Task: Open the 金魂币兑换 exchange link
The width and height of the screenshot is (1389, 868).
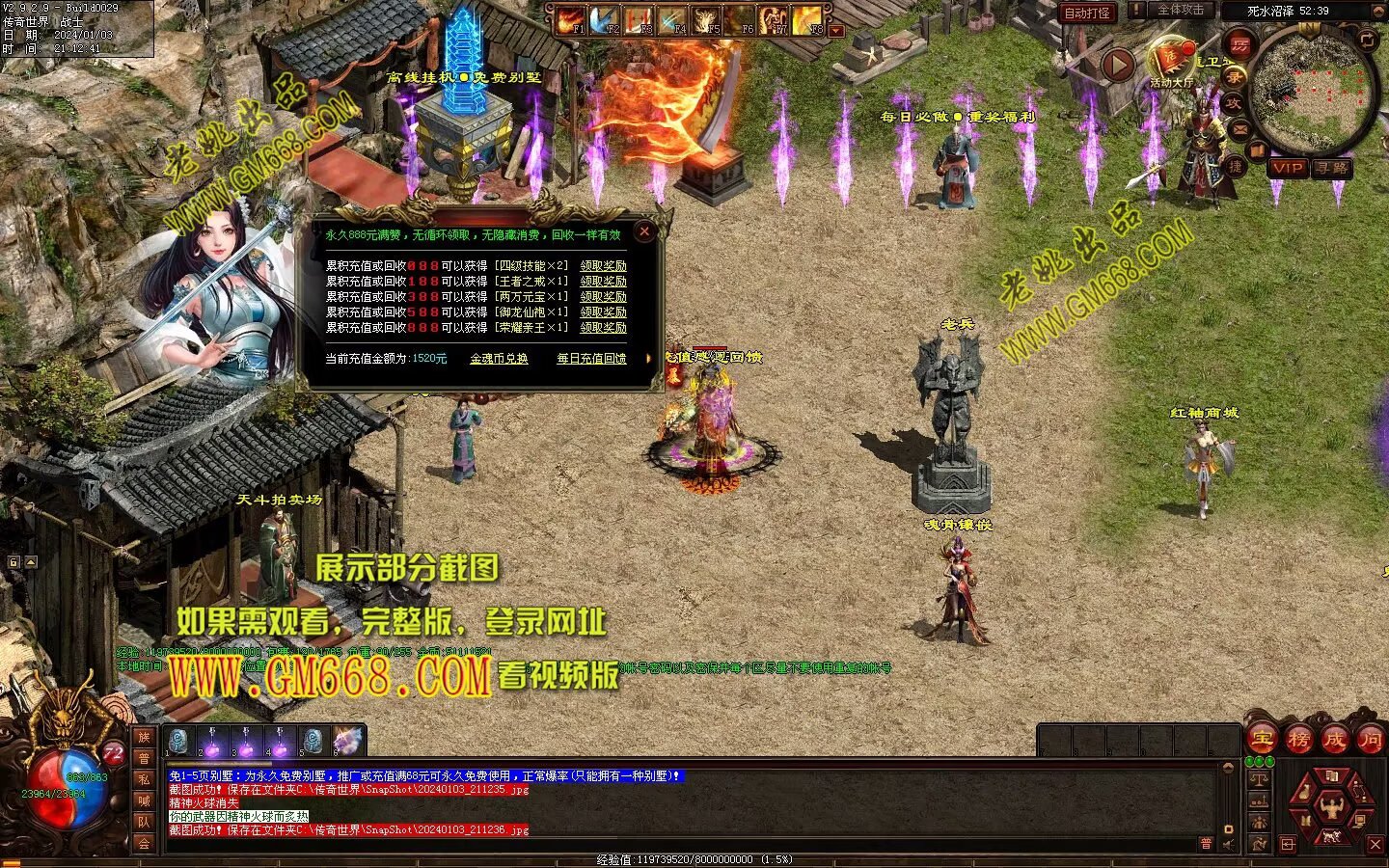Action: coord(499,359)
